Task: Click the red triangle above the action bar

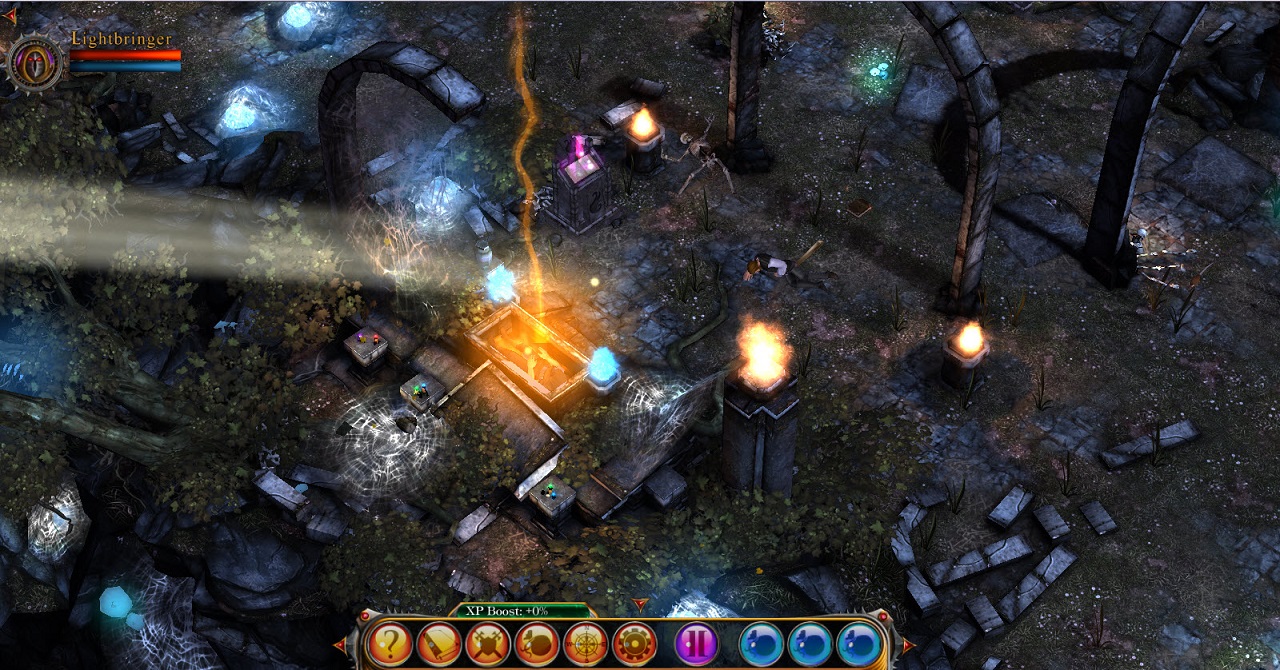Action: [641, 605]
